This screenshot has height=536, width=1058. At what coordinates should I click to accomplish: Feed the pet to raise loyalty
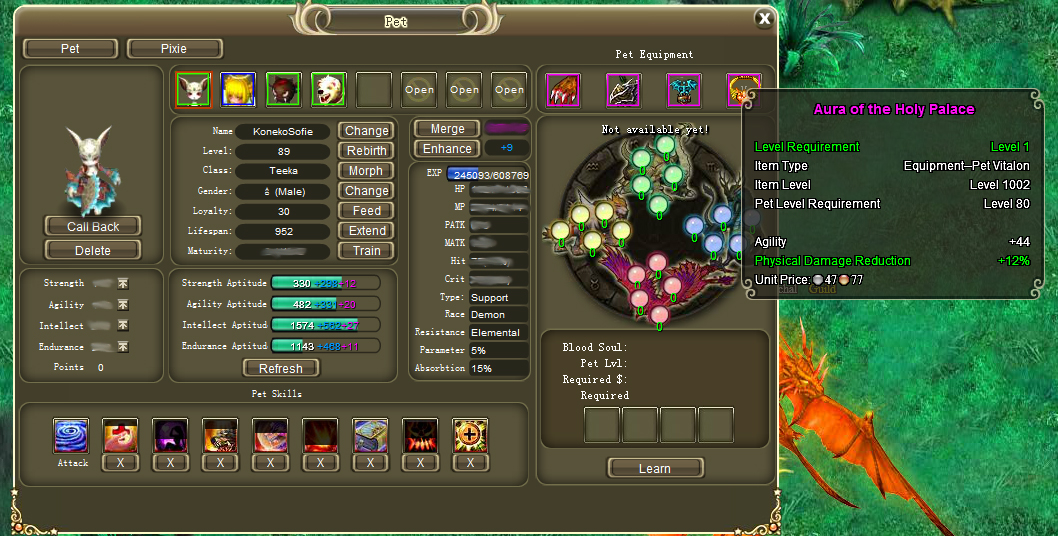coord(367,211)
